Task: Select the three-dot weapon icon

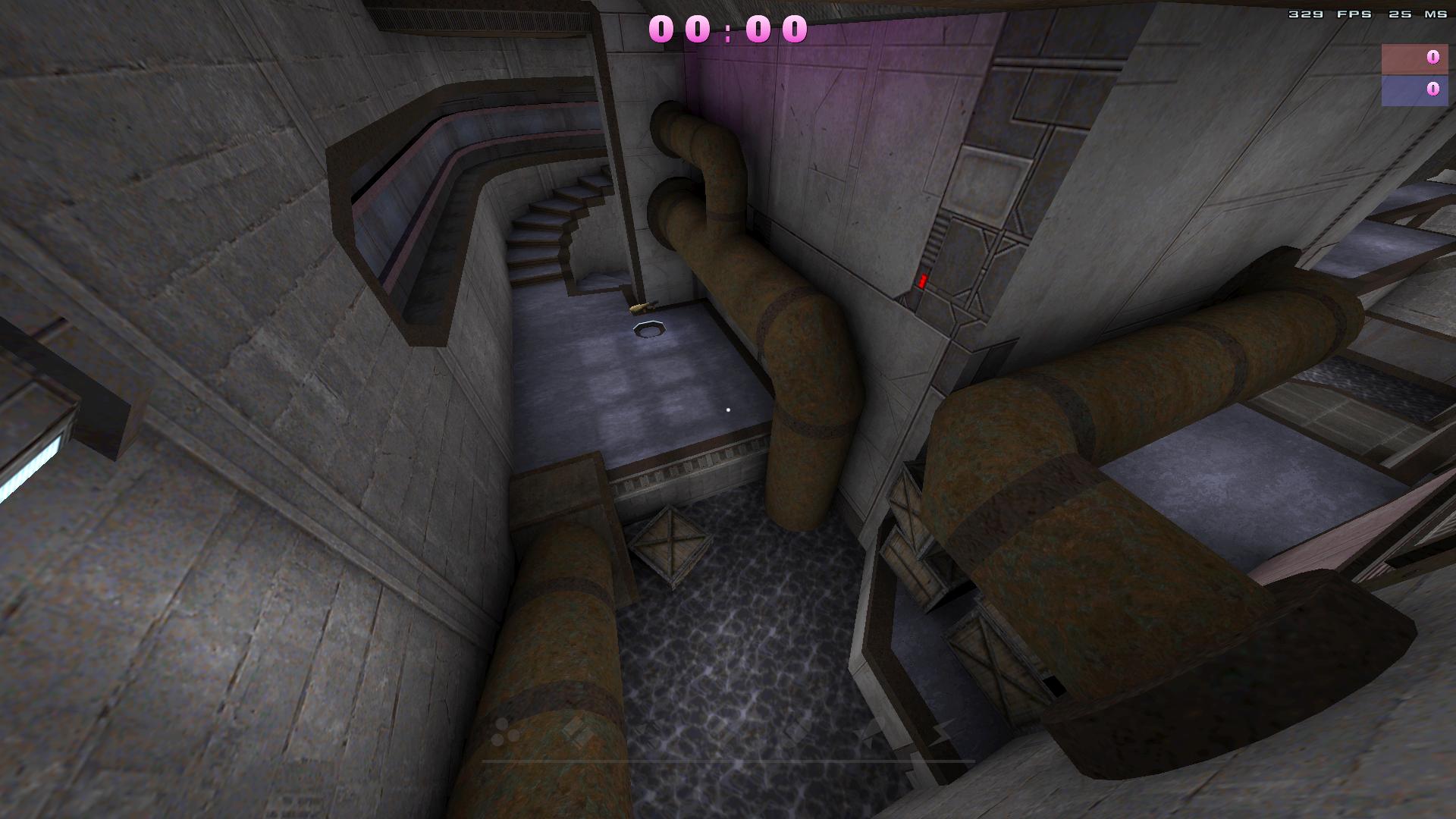Action: 505,731
